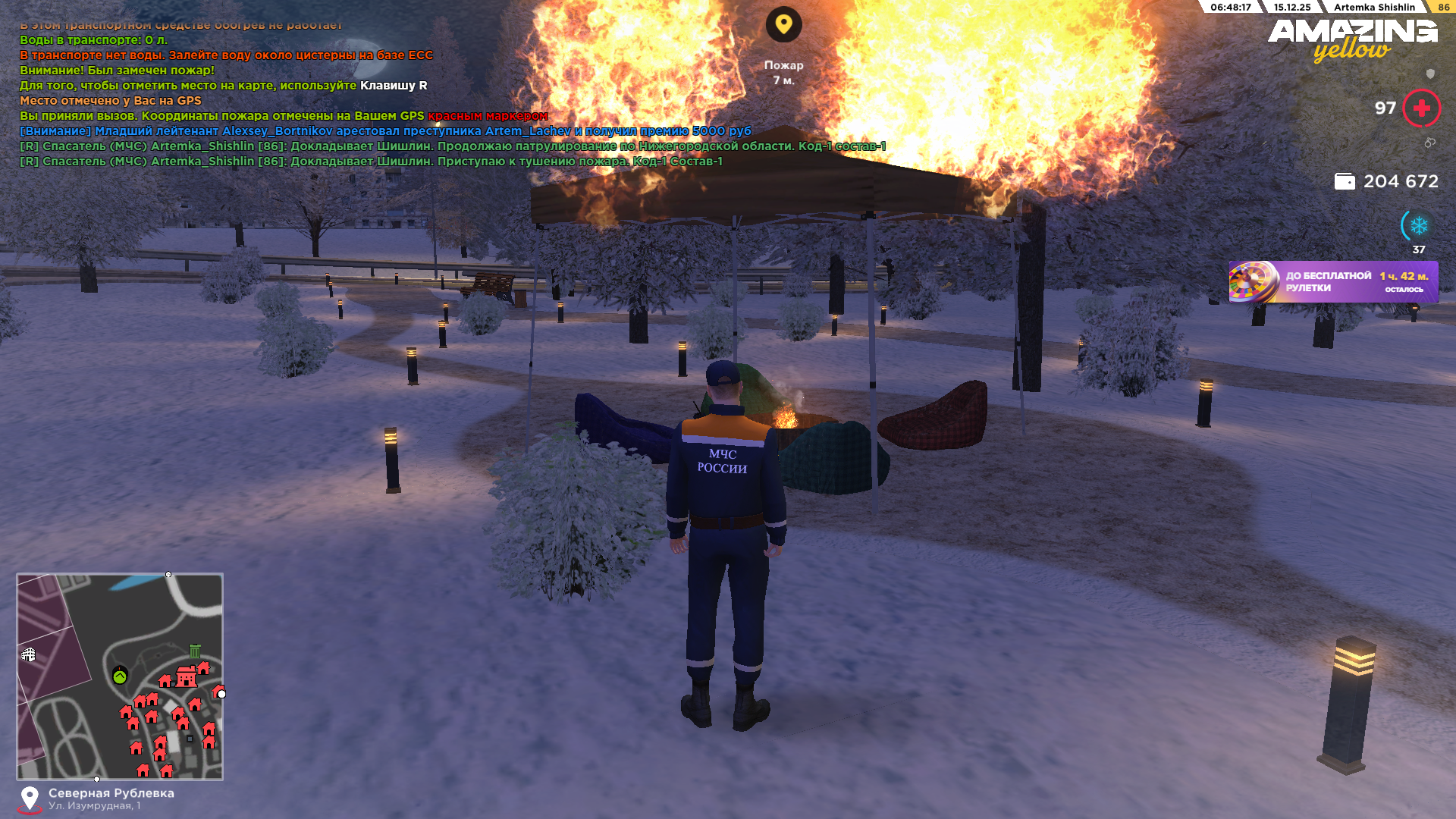1456x819 pixels.
Task: Click the Amazing Yellow server logo
Action: pos(1352,39)
